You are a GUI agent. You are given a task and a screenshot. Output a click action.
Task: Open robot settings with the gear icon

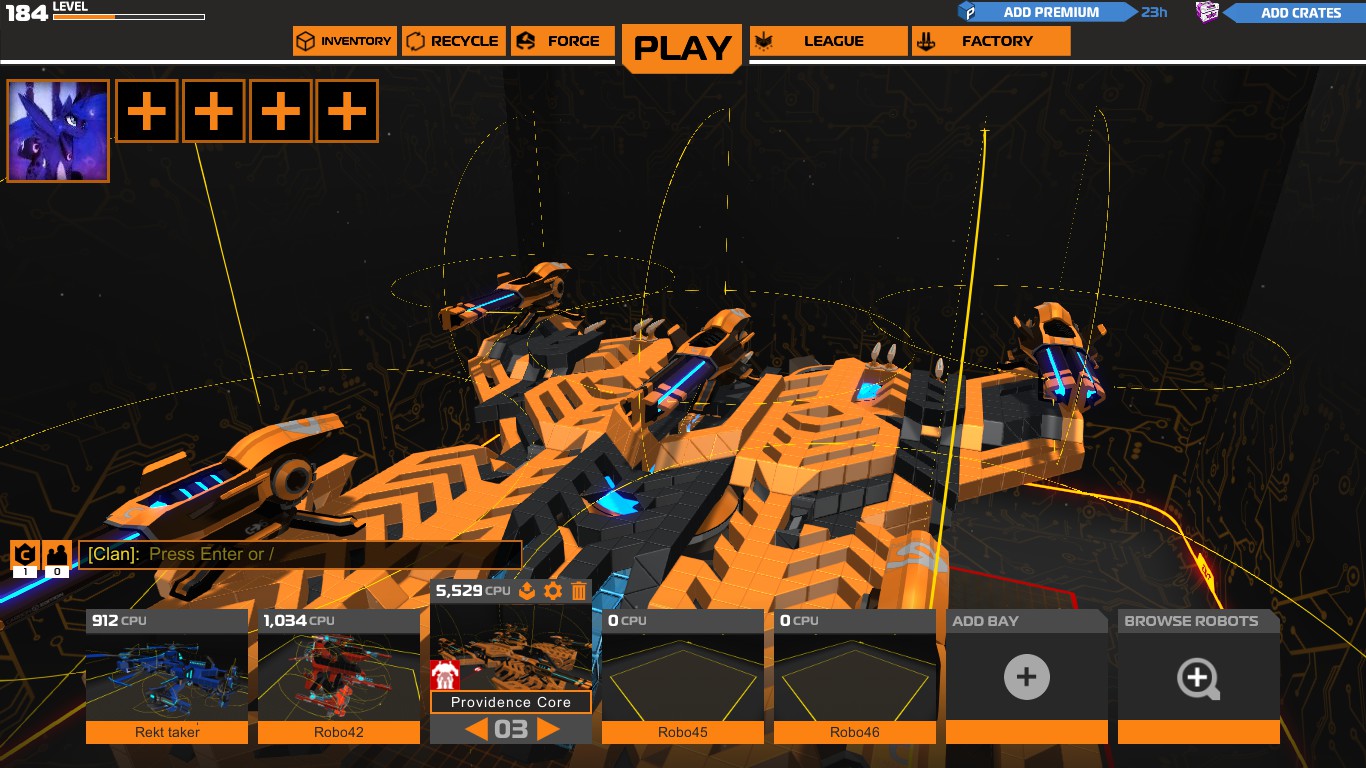[552, 591]
